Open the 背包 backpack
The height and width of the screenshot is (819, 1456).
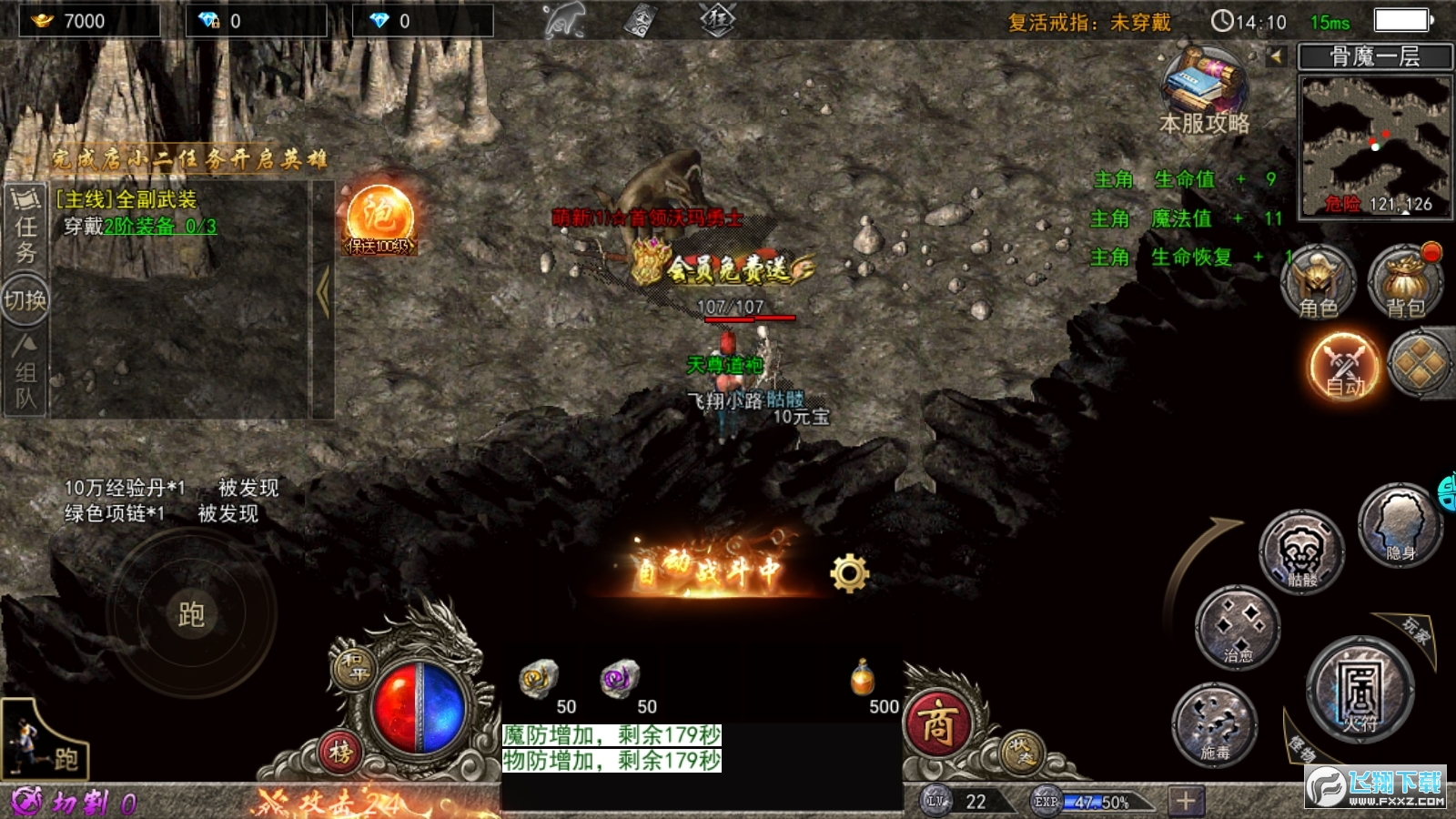pos(1405,282)
